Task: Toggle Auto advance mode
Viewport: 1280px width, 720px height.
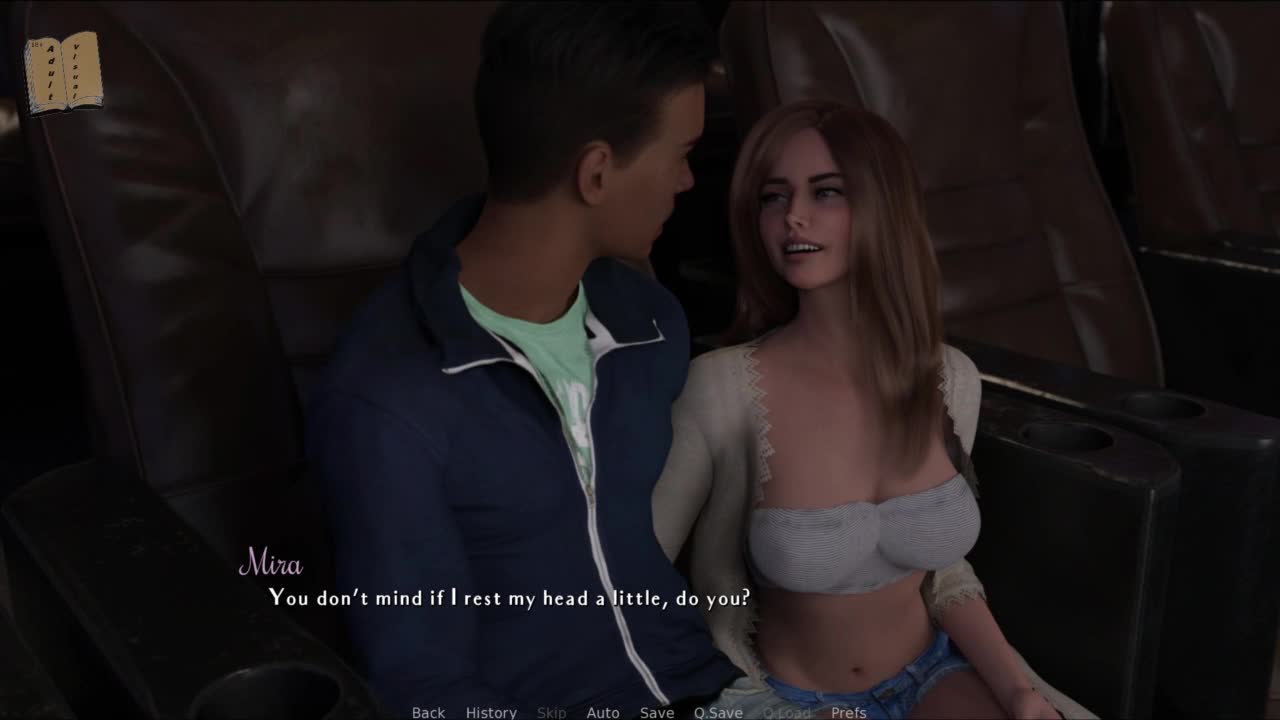Action: tap(603, 712)
